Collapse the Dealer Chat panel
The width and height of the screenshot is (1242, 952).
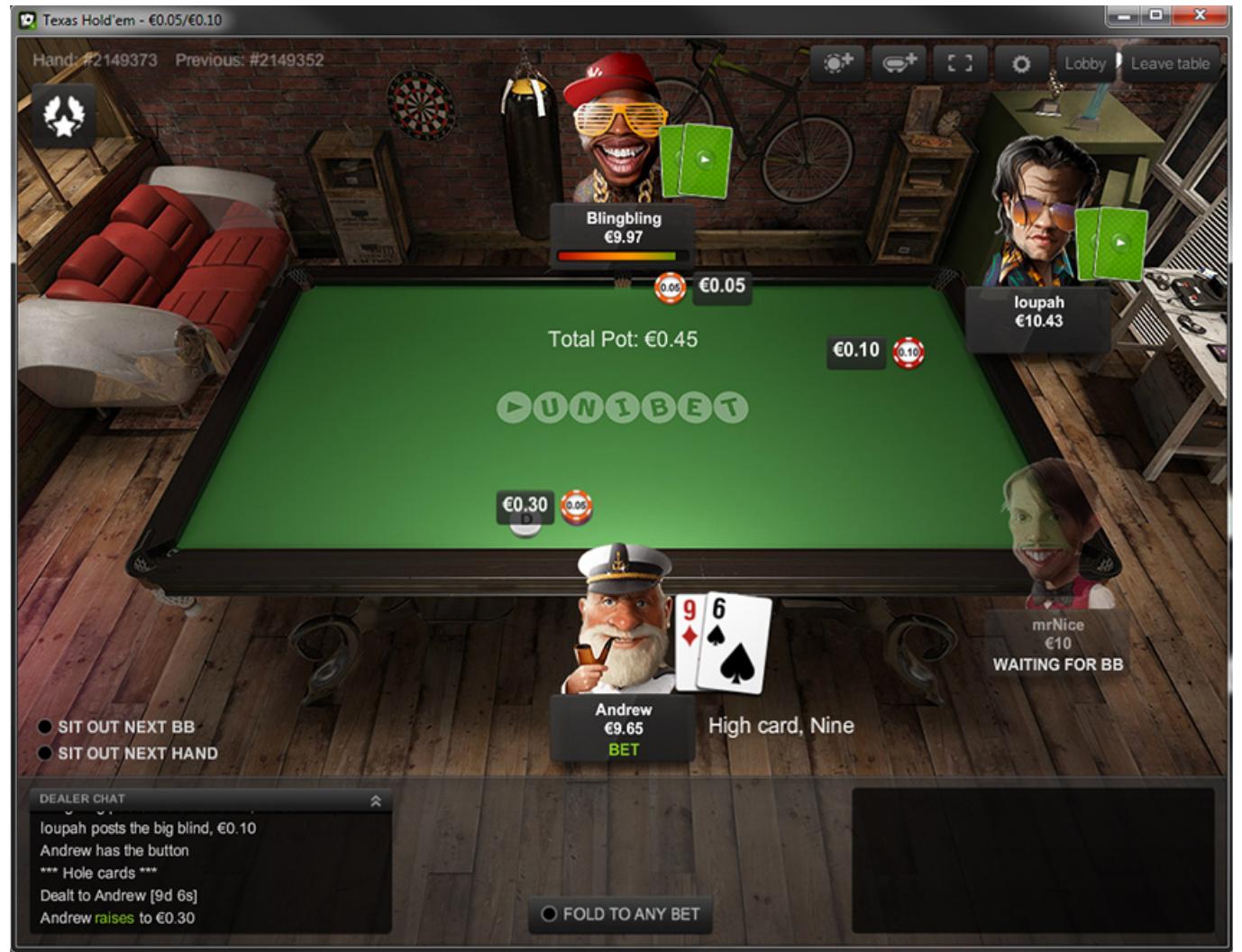point(376,801)
